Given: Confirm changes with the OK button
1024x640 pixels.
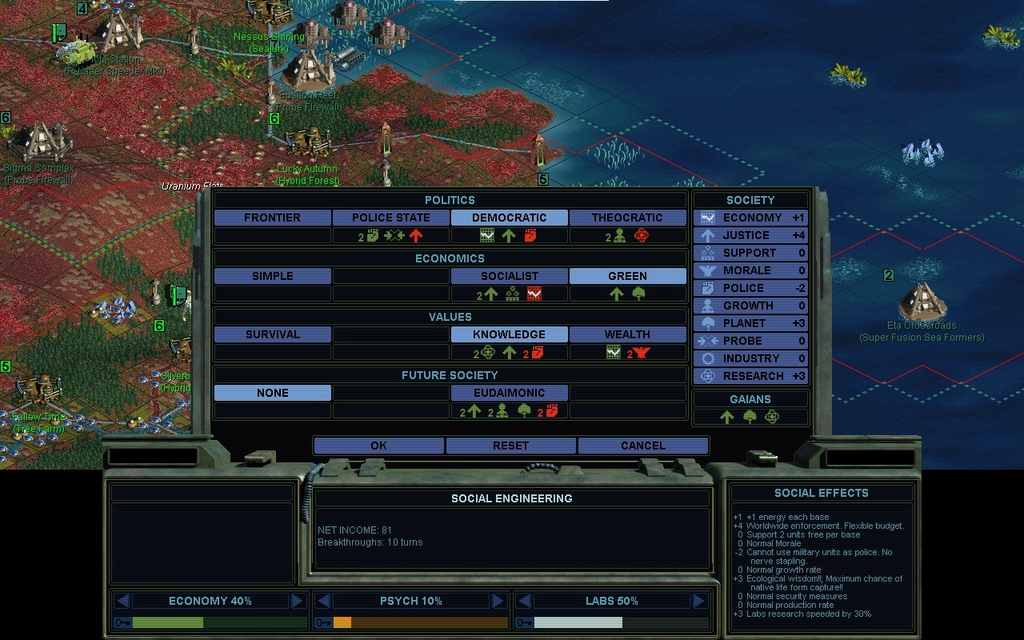Looking at the screenshot, I should click(378, 445).
